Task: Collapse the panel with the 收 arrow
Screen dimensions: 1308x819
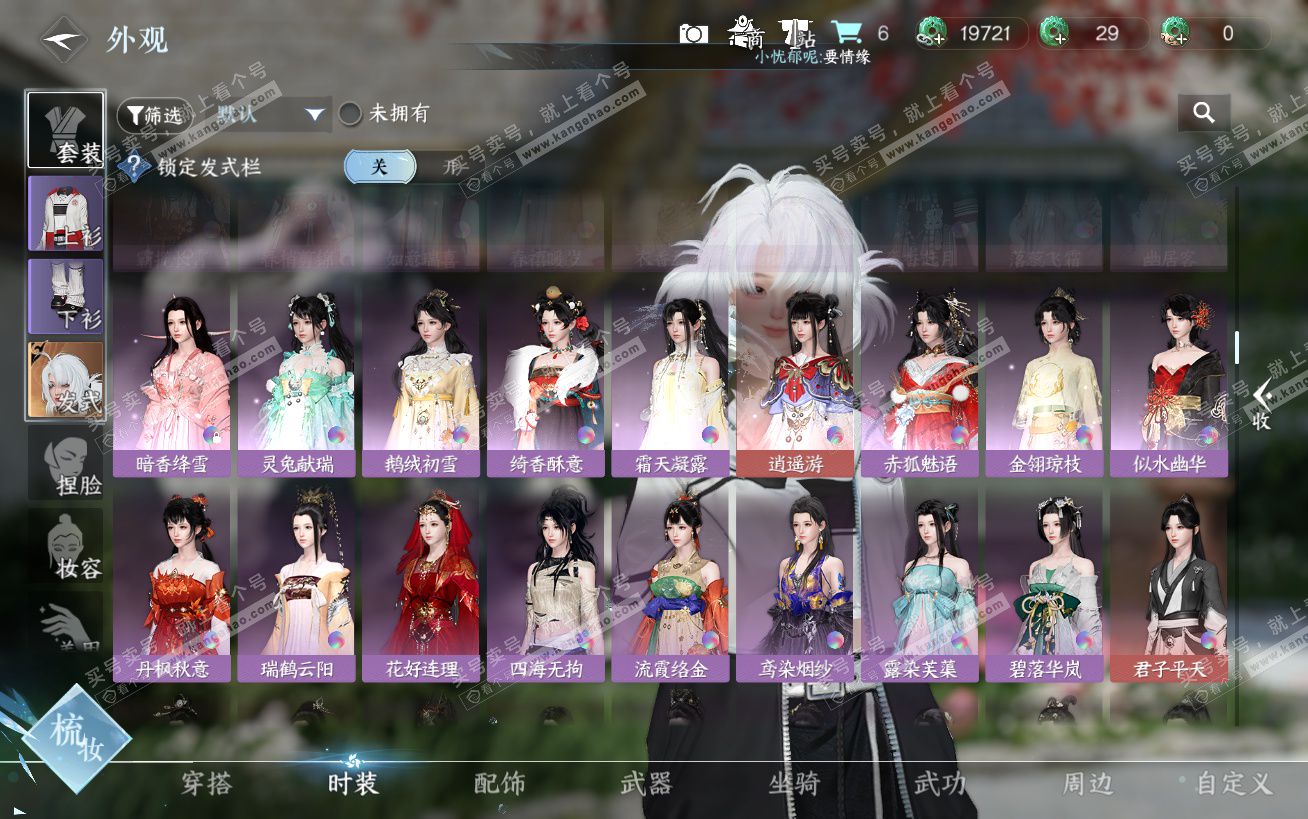Action: 1262,405
